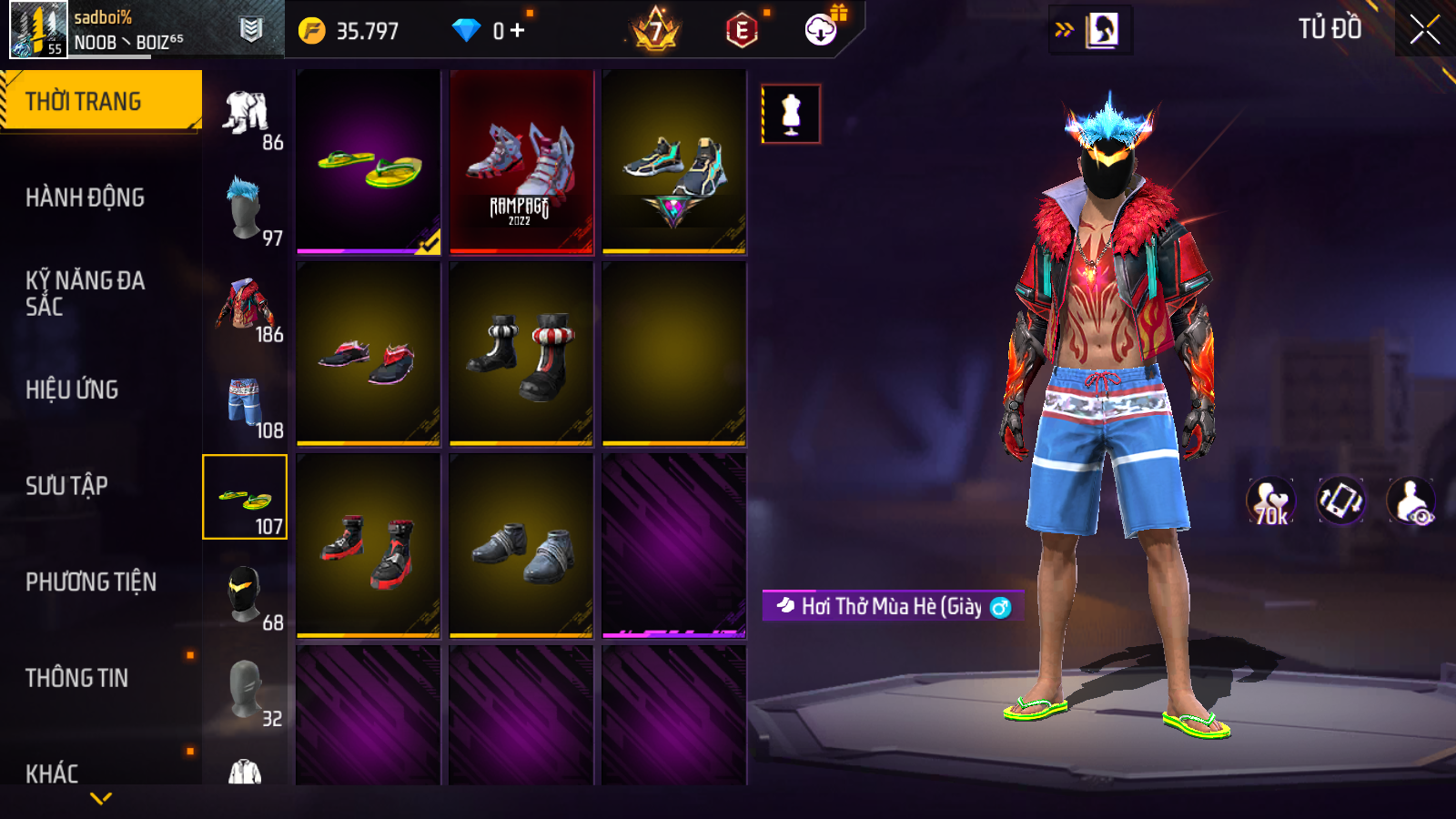Add diamonds with the plus button

(x=518, y=31)
